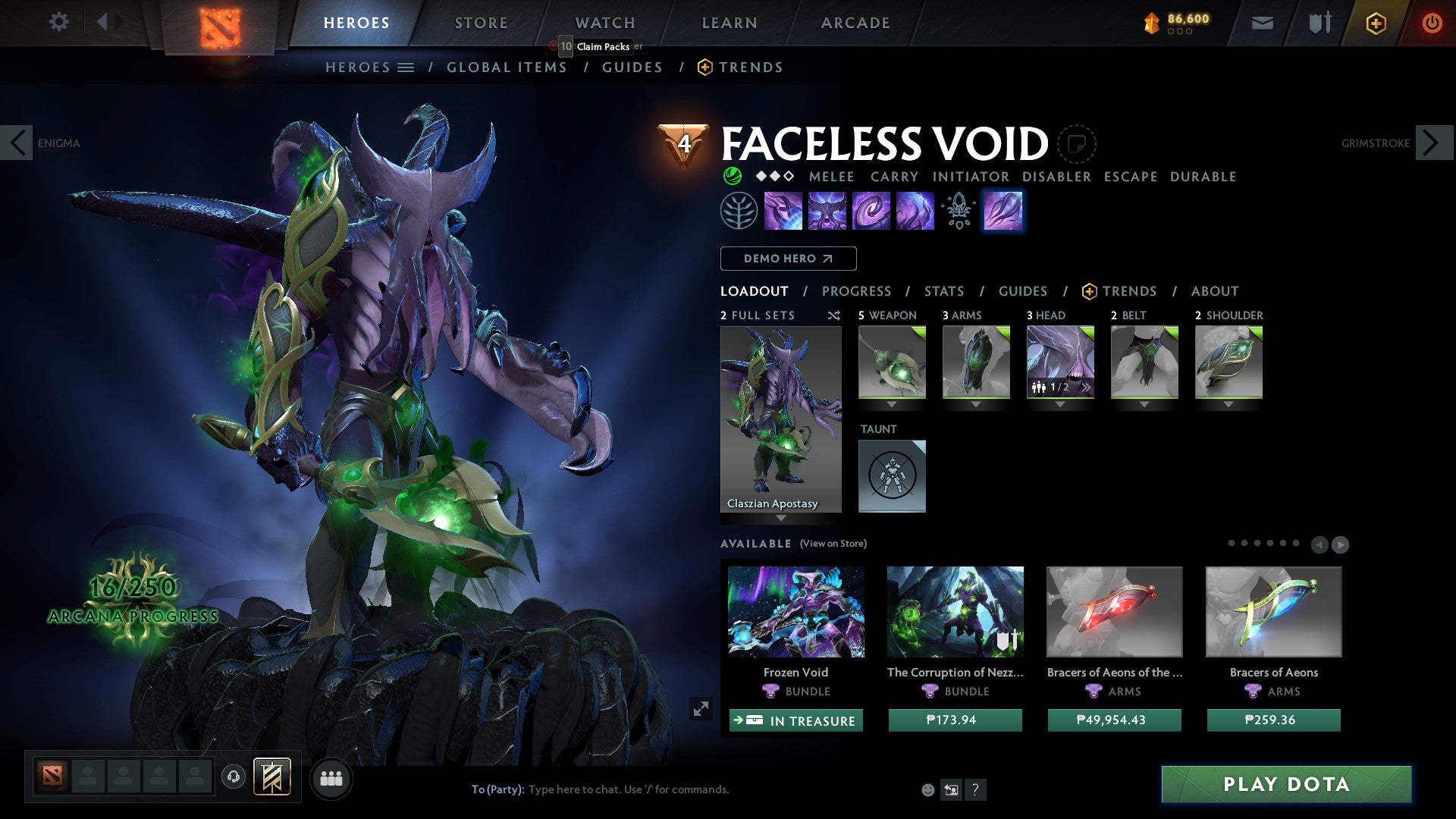The width and height of the screenshot is (1456, 819).
Task: Shuffle loadout with the random icon
Action: point(834,315)
